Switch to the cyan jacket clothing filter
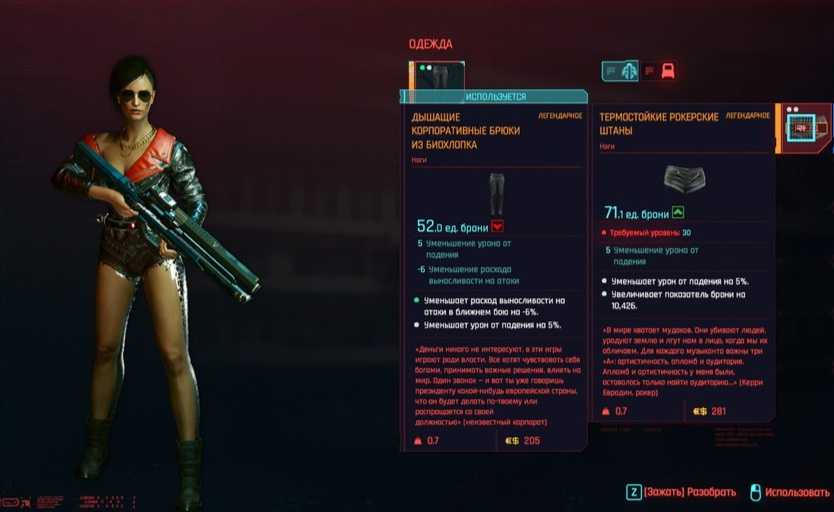The image size is (834, 512). (629, 71)
